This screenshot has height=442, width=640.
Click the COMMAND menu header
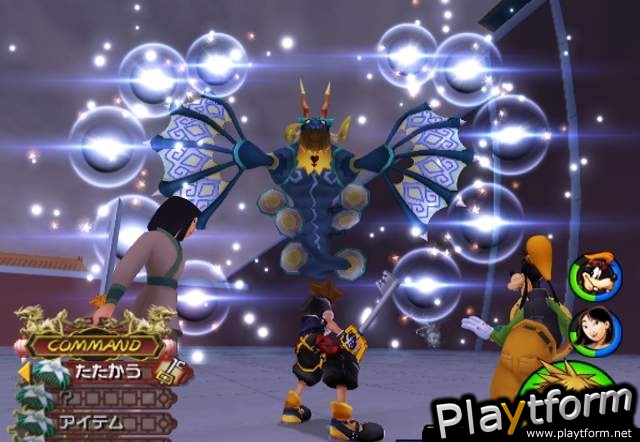click(x=96, y=346)
